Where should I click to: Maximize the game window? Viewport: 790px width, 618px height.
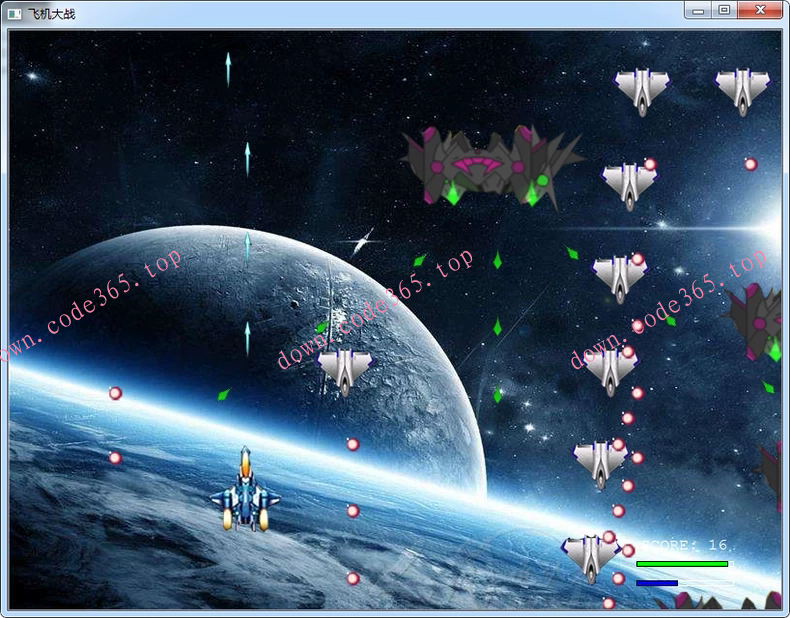point(724,10)
